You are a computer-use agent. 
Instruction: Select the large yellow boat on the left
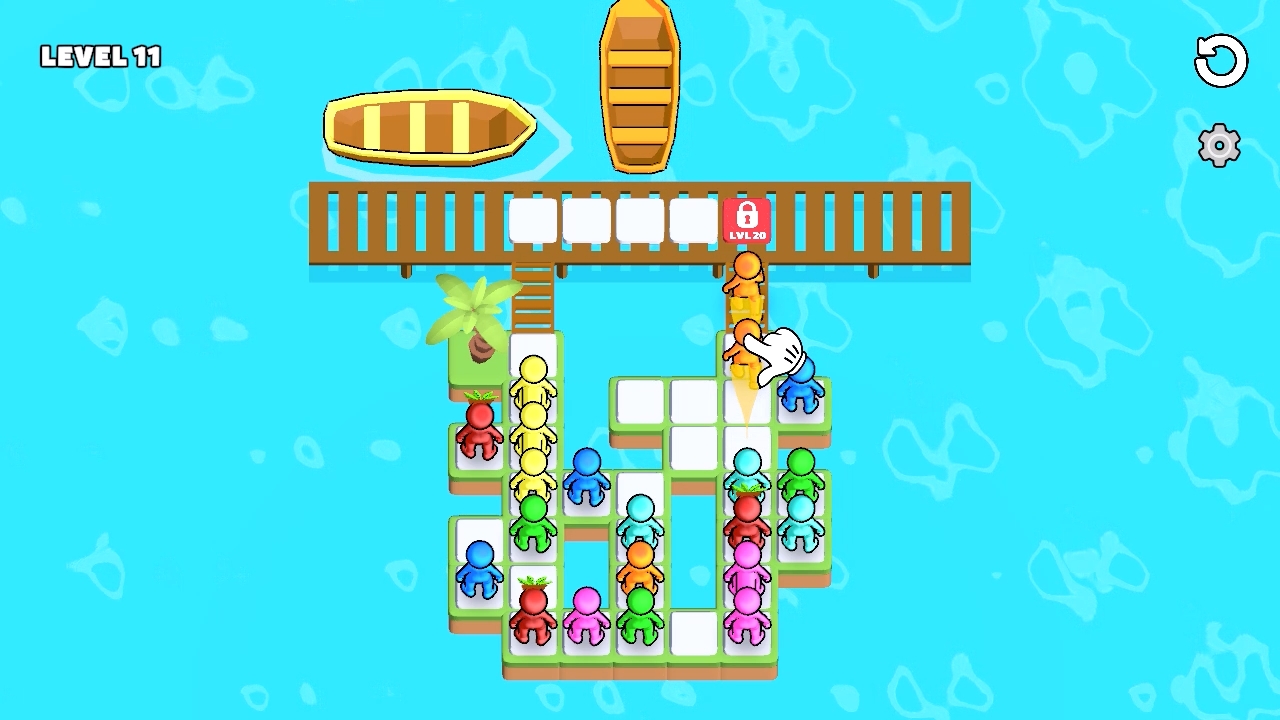coord(428,127)
